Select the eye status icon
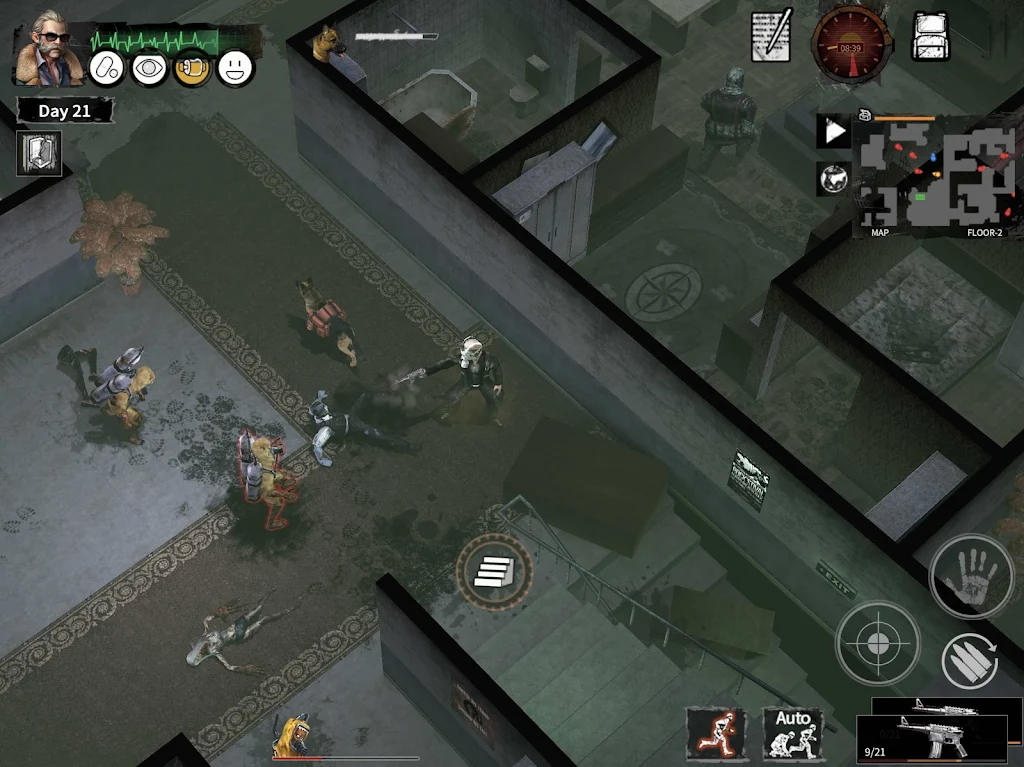The width and height of the screenshot is (1024, 767). [x=150, y=68]
